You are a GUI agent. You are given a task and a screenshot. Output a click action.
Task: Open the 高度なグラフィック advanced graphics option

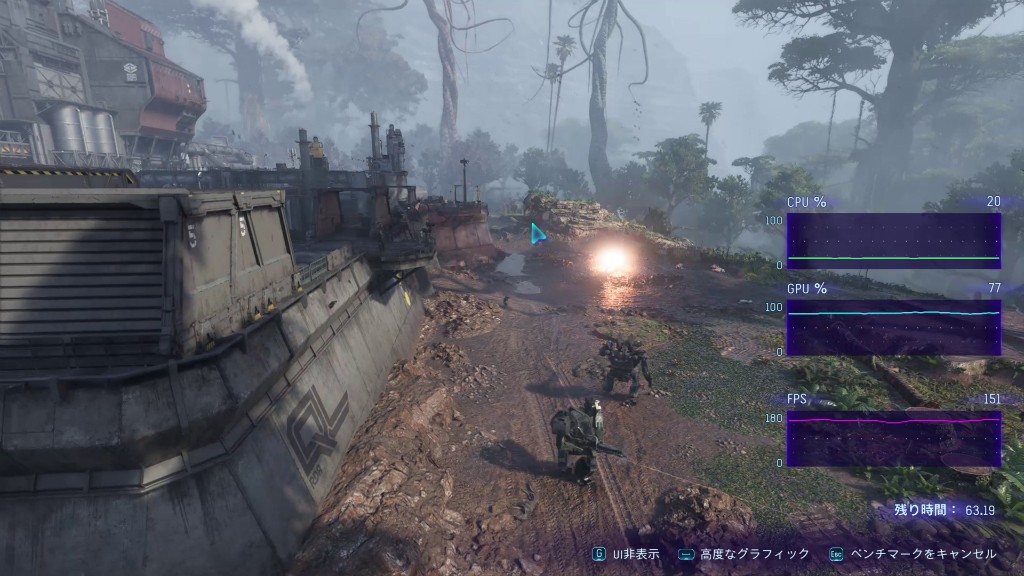(745, 554)
